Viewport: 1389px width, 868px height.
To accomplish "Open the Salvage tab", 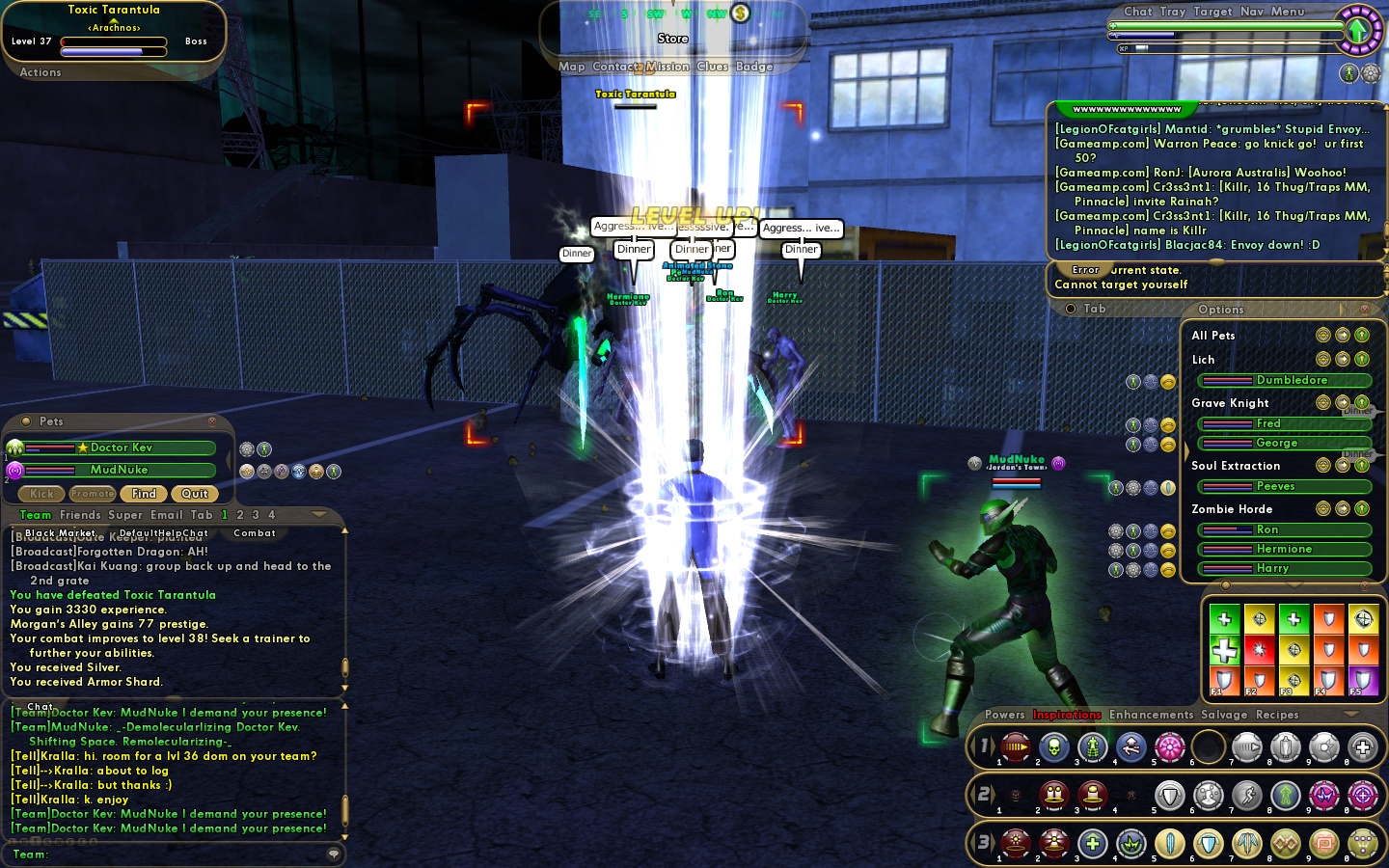I will (x=1224, y=715).
